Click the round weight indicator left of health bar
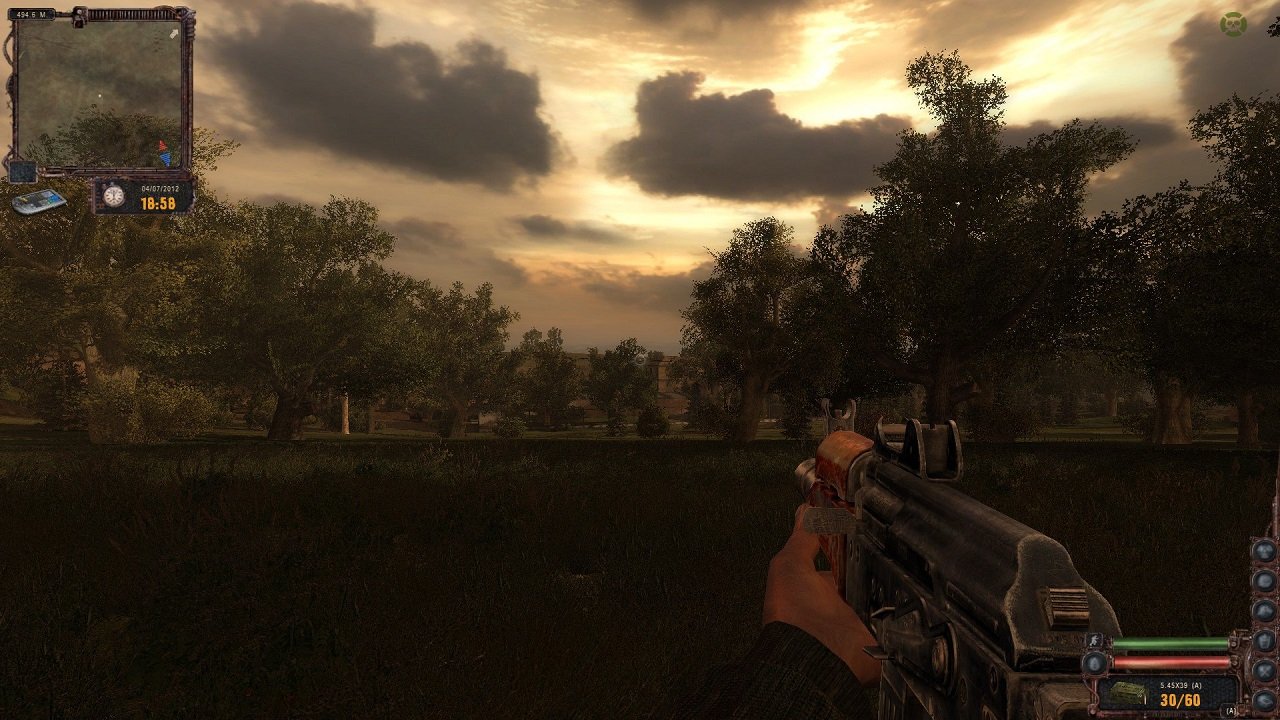This screenshot has width=1280, height=720. [1094, 663]
